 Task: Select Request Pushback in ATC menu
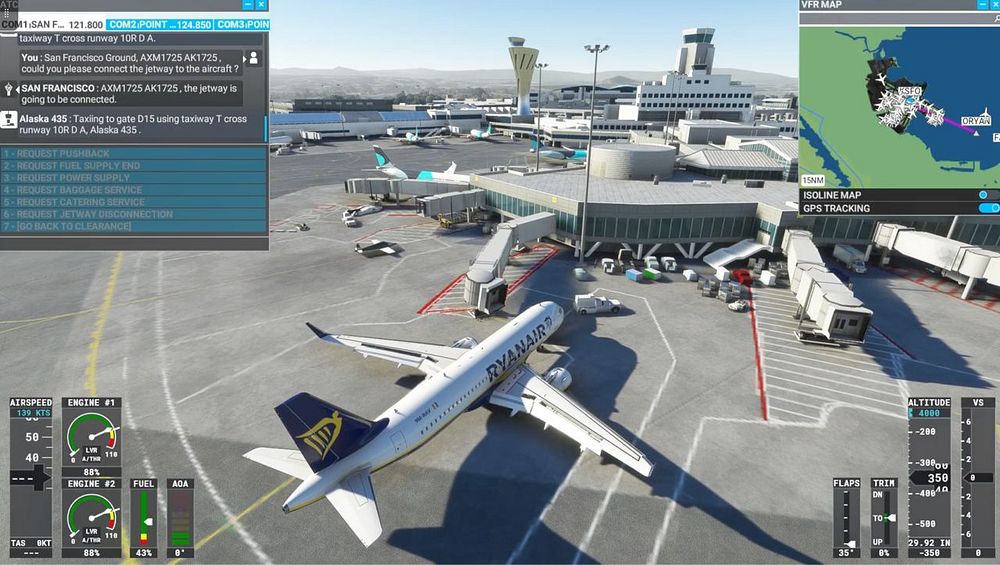point(58,153)
